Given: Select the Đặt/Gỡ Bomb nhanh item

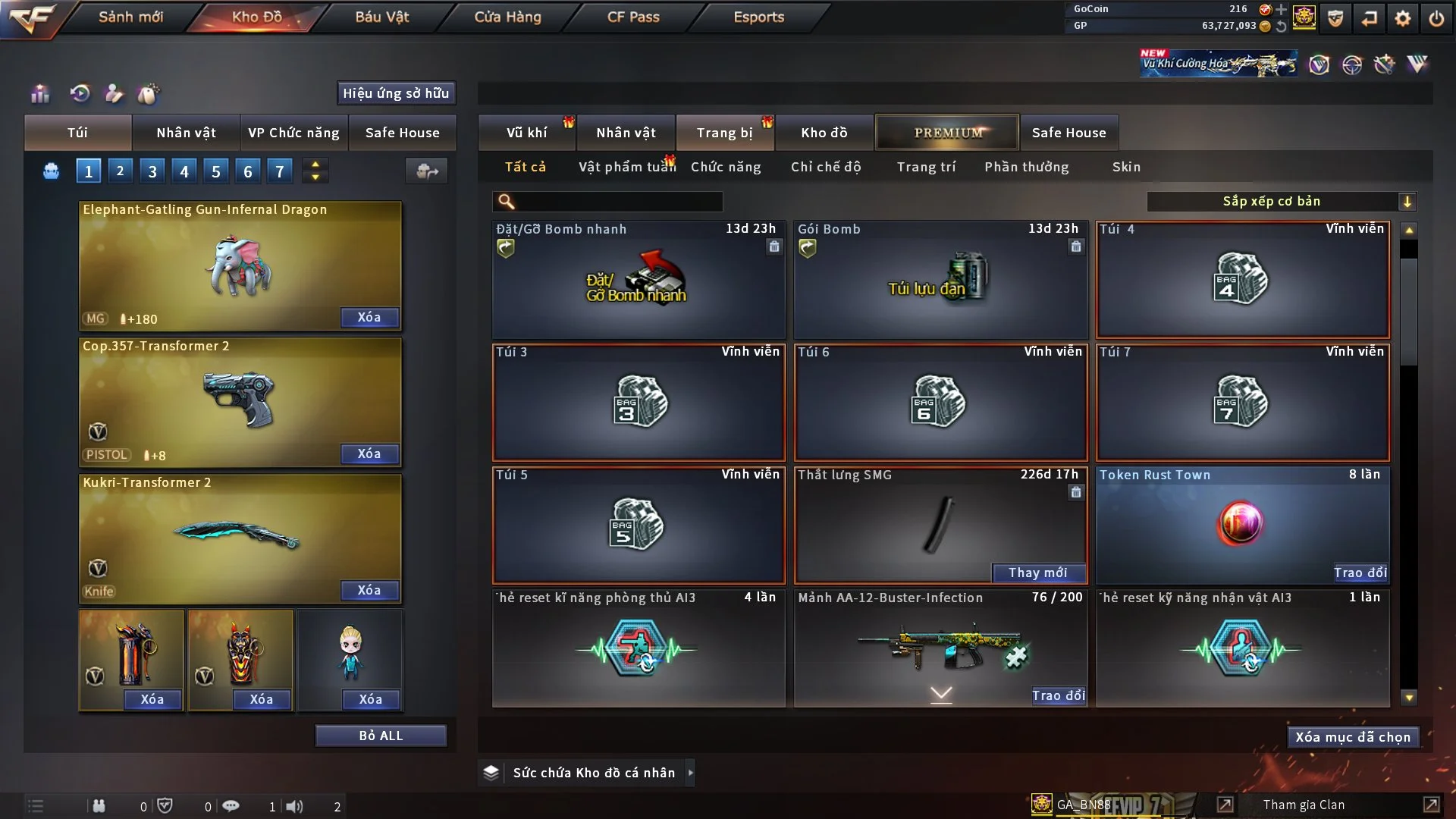Looking at the screenshot, I should [x=638, y=279].
